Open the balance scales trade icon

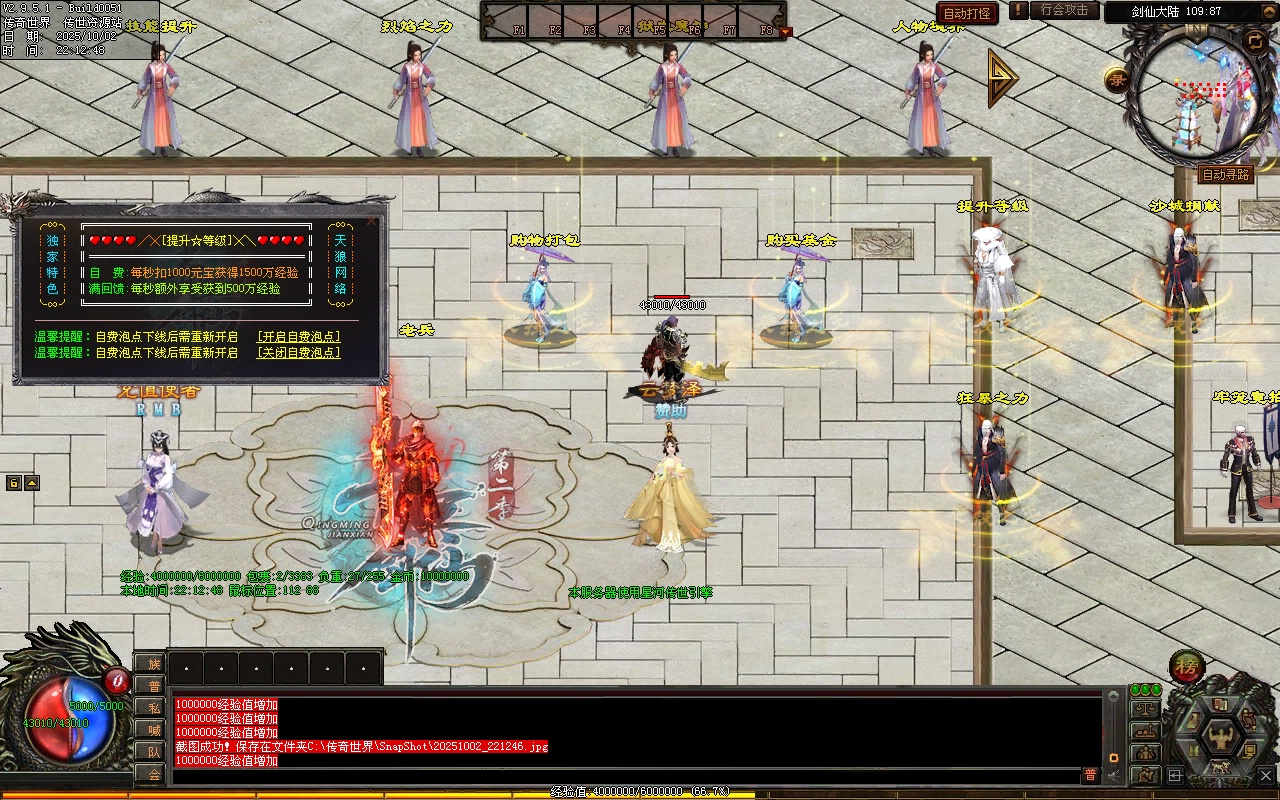point(1144,709)
